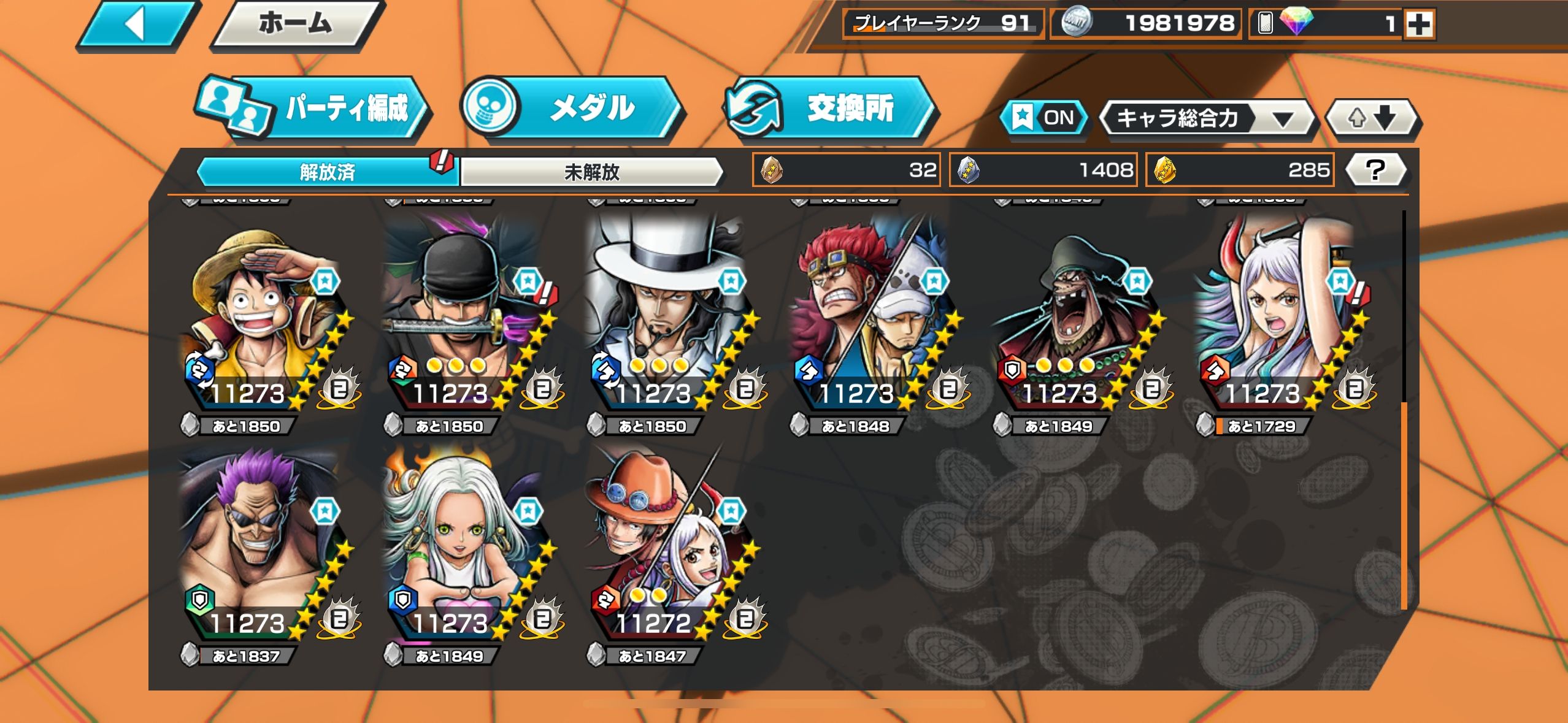
Task: Choose the laughing Blackbeard character card
Action: [x=1075, y=319]
